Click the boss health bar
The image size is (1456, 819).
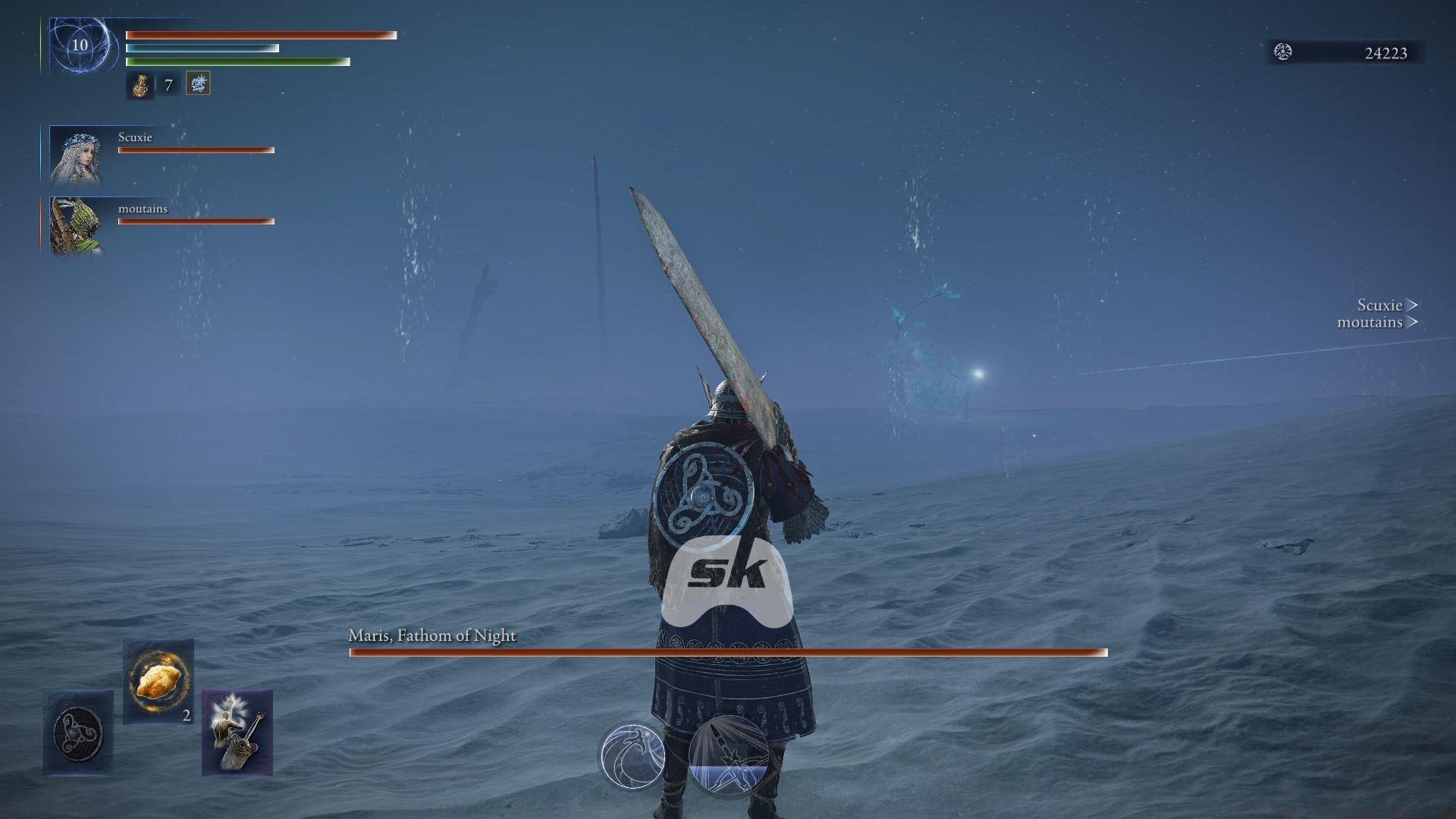point(726,652)
